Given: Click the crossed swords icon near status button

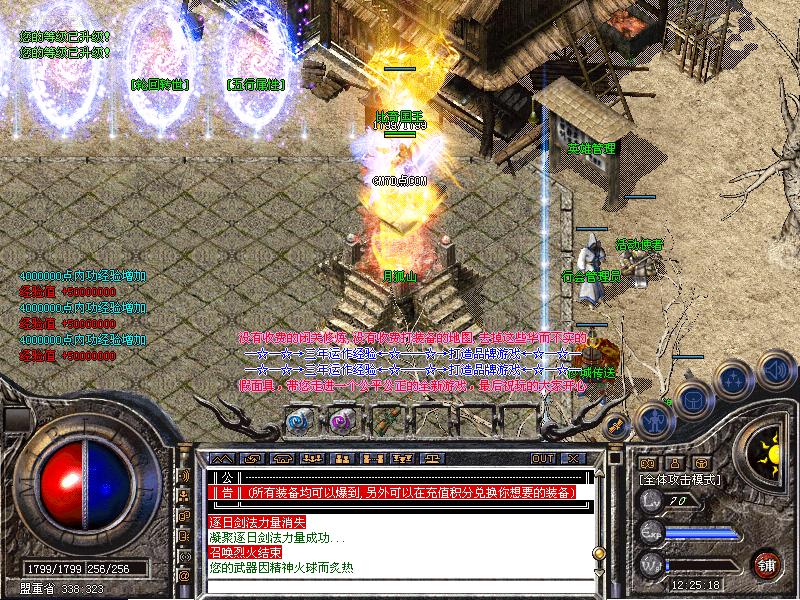Looking at the screenshot, I should (x=617, y=425).
